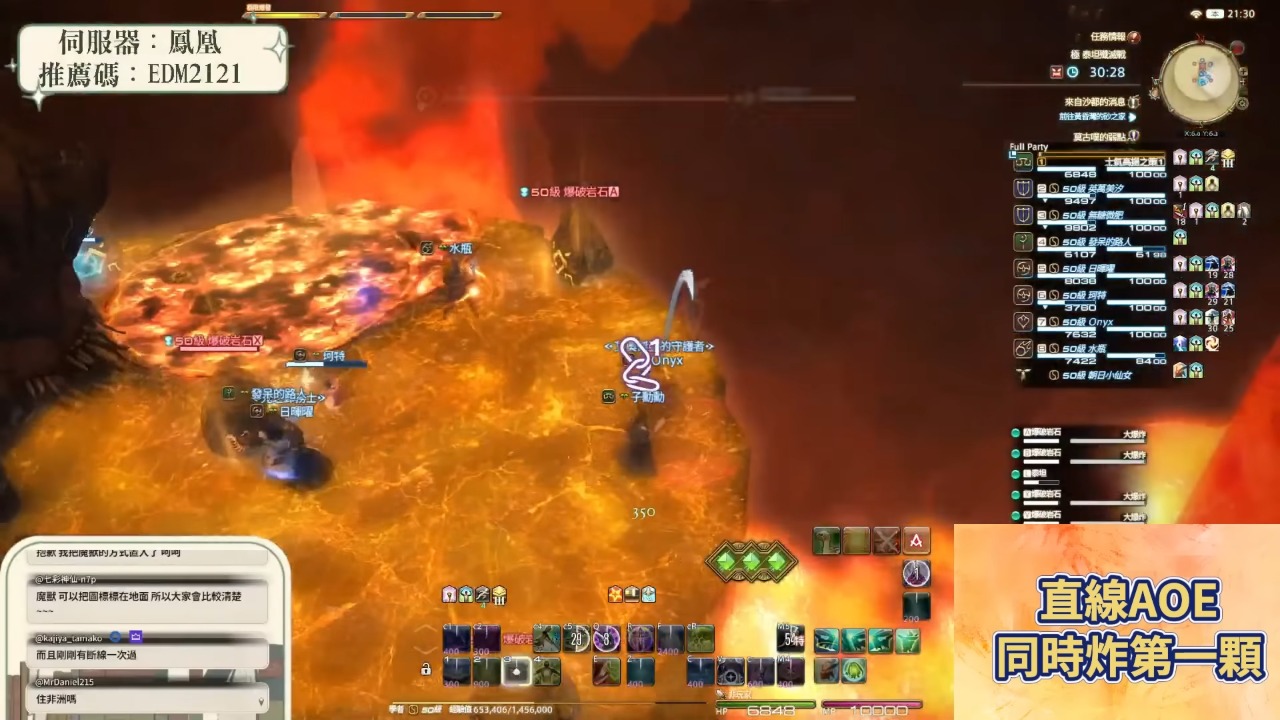Target the 魔破岩石 enemy nameplate with X marker

click(218, 342)
